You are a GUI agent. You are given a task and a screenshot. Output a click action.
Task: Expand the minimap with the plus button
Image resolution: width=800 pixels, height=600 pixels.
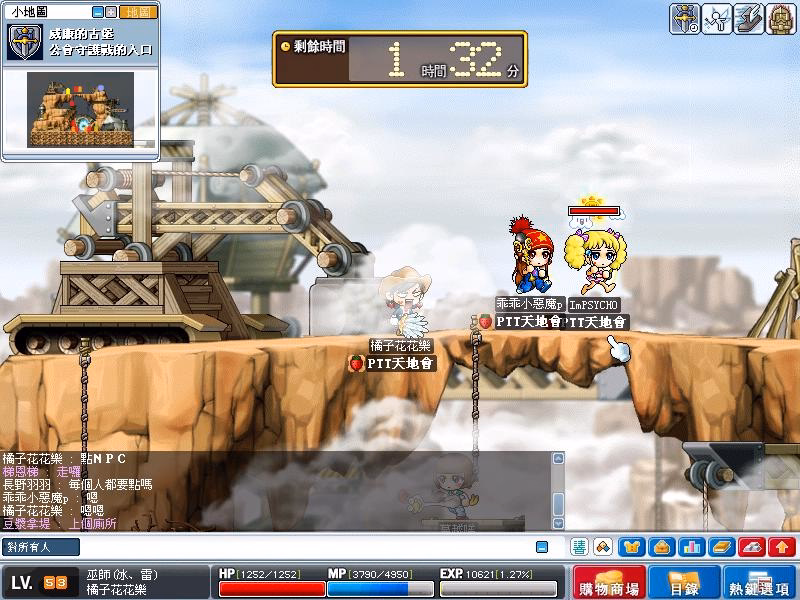click(x=112, y=12)
